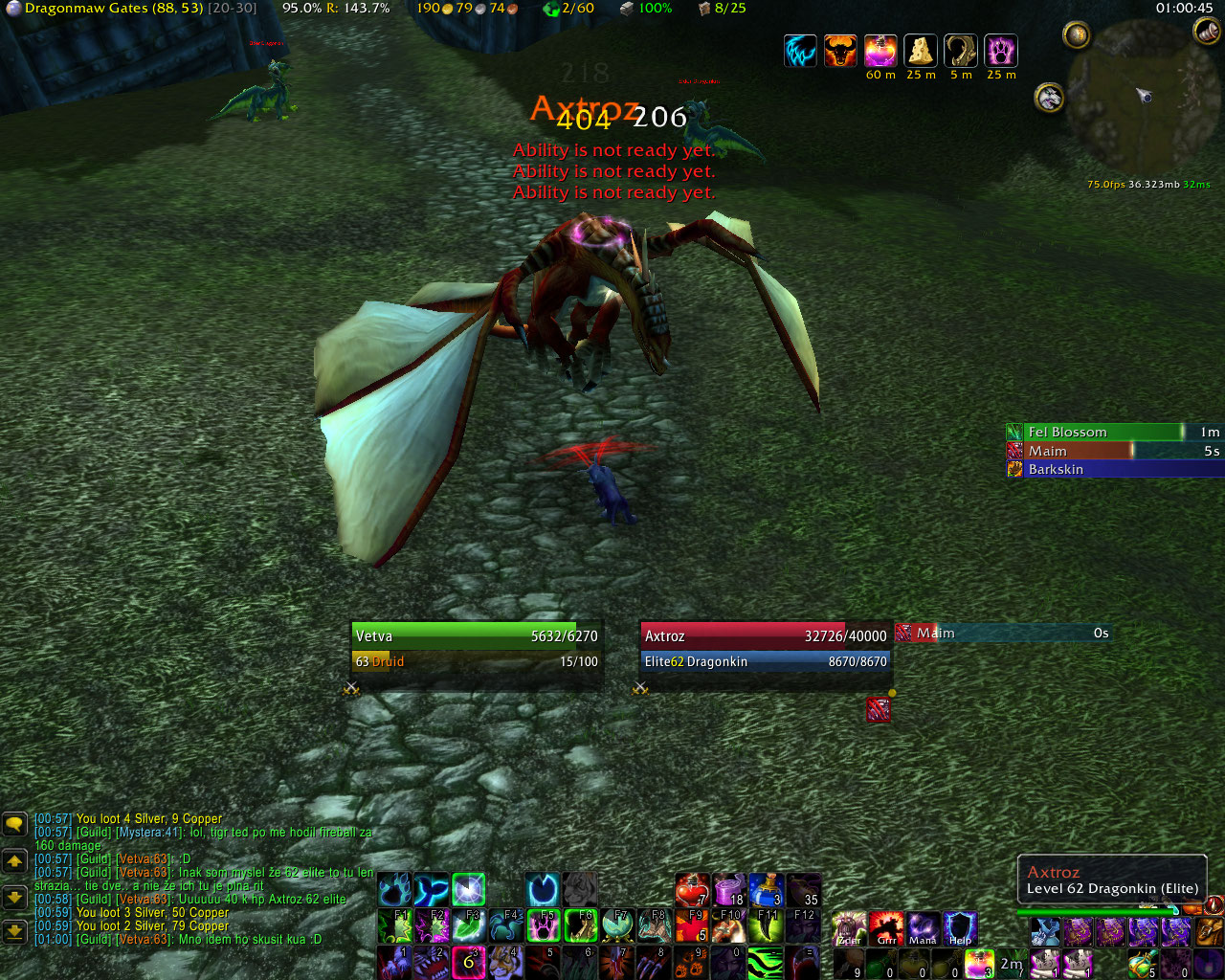
Task: Click the Grrr macro button
Action: pyautogui.click(x=886, y=928)
